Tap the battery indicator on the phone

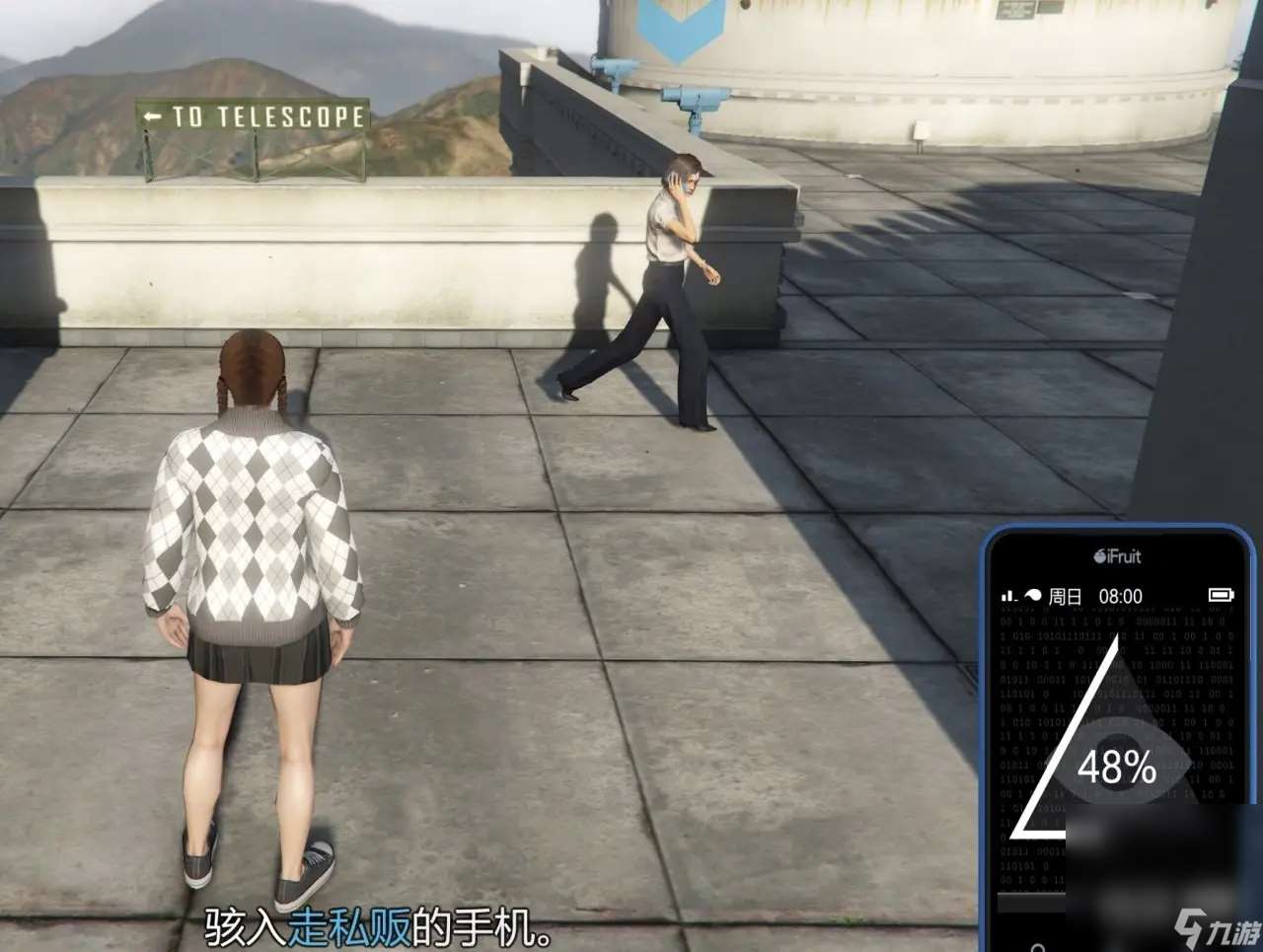pyautogui.click(x=1222, y=596)
